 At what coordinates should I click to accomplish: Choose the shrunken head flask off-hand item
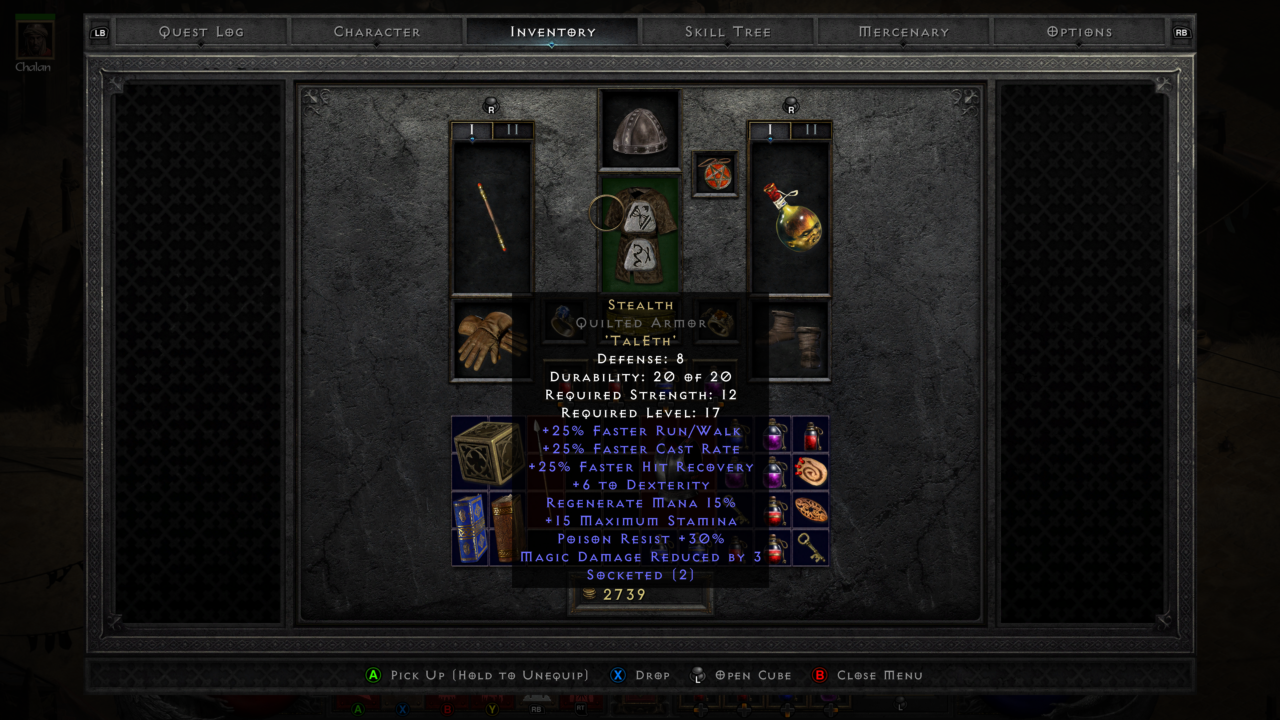click(790, 217)
